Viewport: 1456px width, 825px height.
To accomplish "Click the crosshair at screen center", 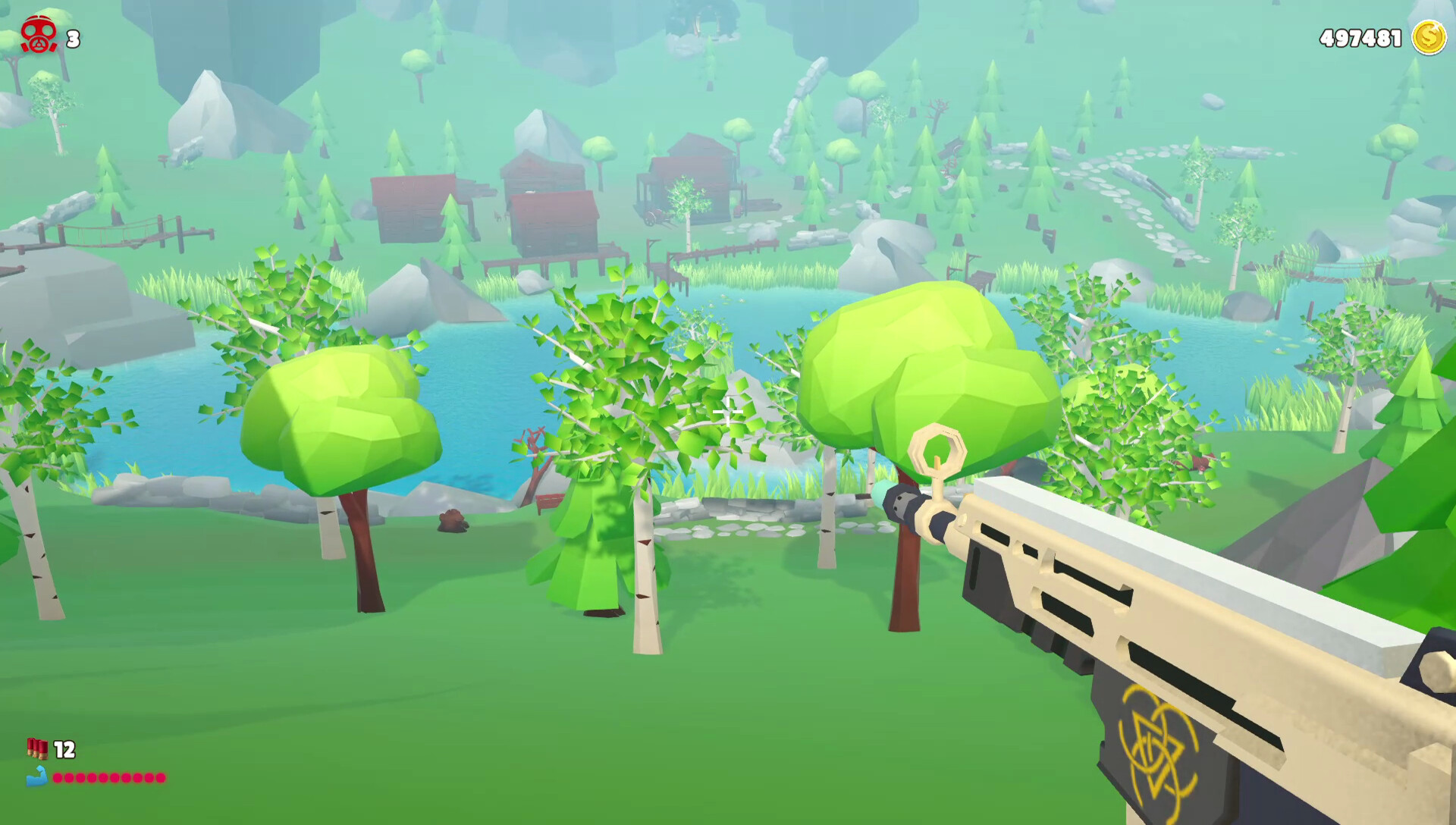I will click(728, 412).
